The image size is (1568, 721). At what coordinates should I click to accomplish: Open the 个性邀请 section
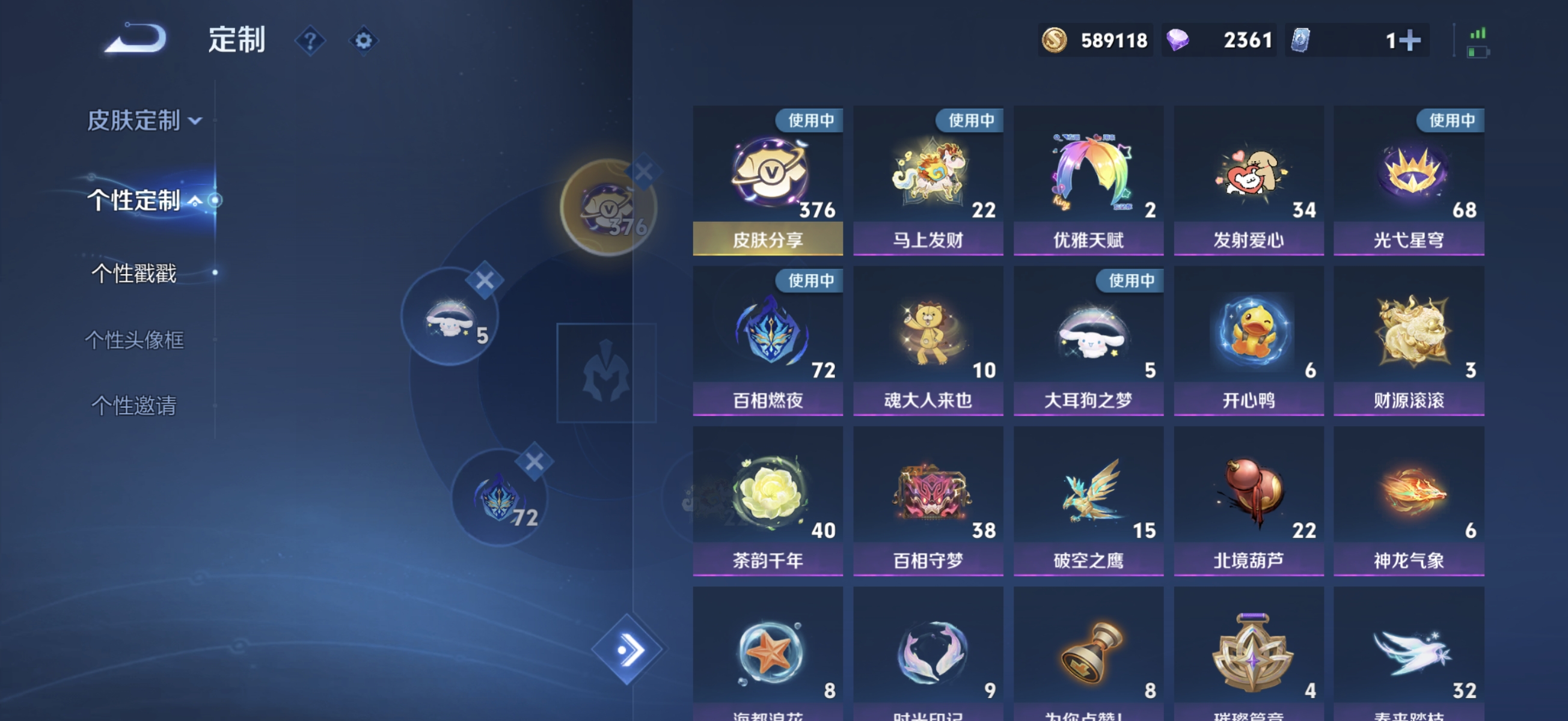pyautogui.click(x=135, y=407)
